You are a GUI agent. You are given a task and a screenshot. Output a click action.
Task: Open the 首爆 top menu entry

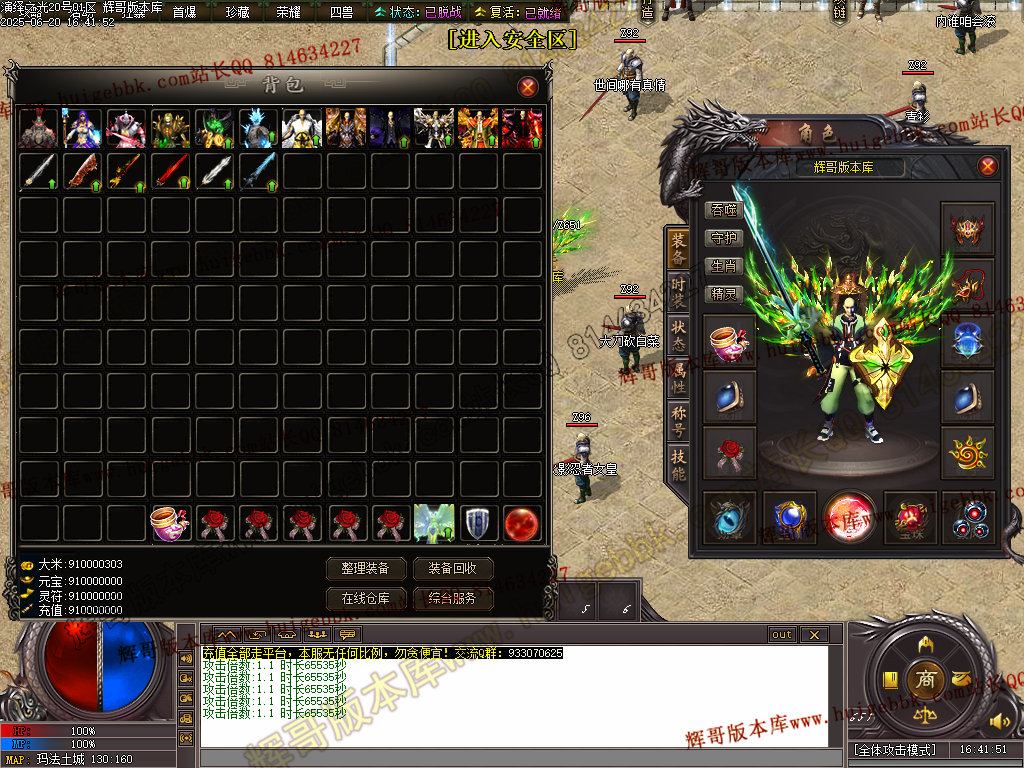click(x=184, y=12)
